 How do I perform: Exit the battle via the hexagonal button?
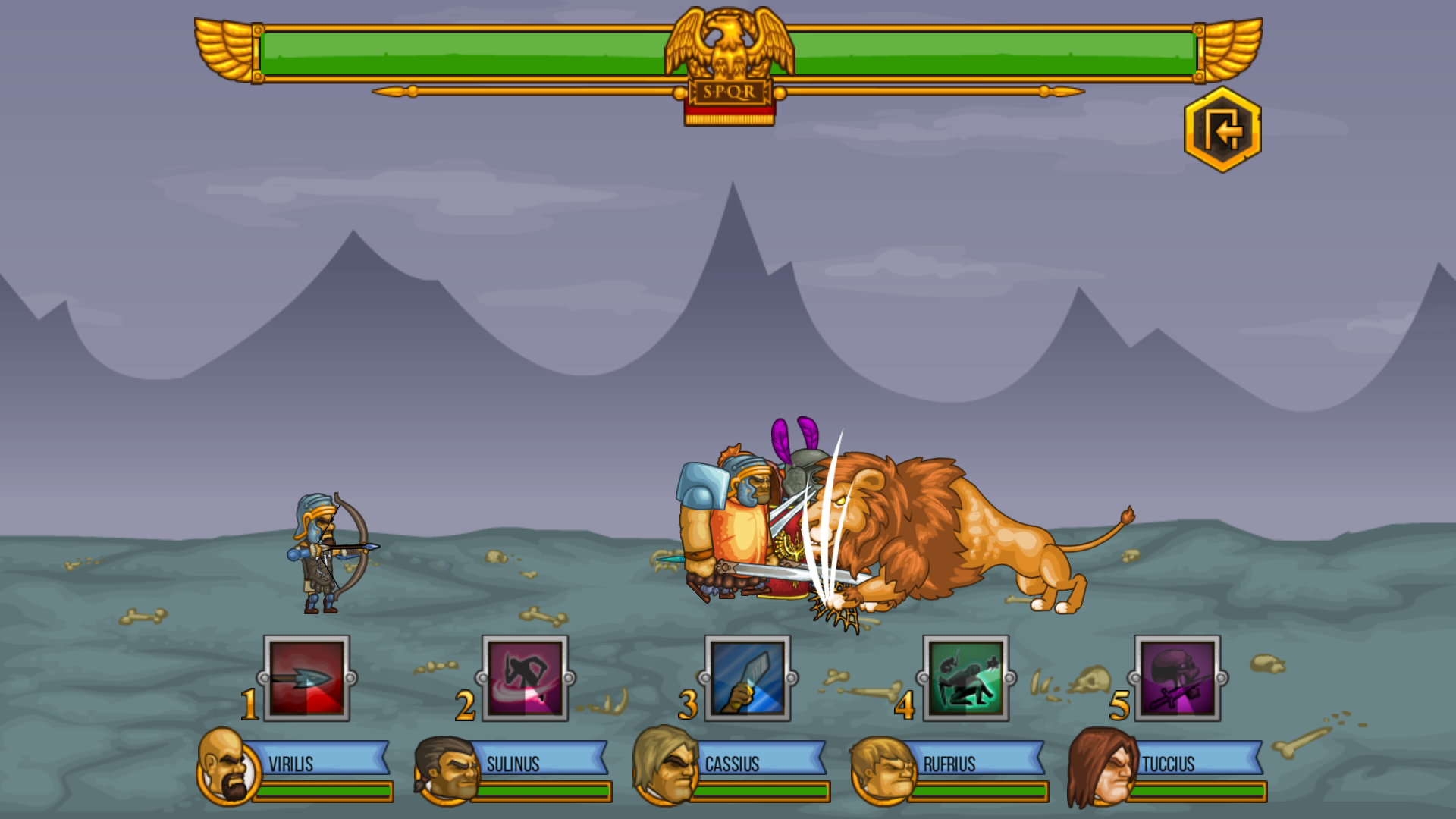click(x=1222, y=129)
